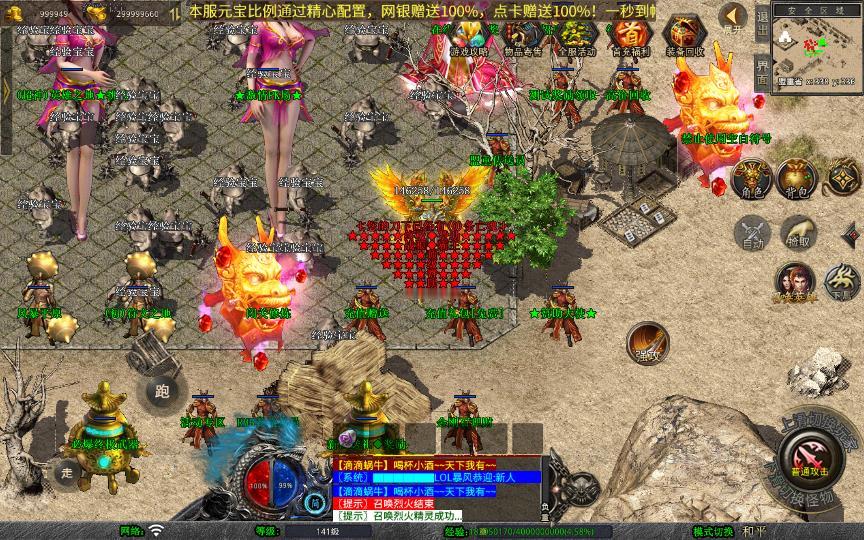Select the 走 walk movement button
The width and height of the screenshot is (864, 540).
[x=68, y=470]
